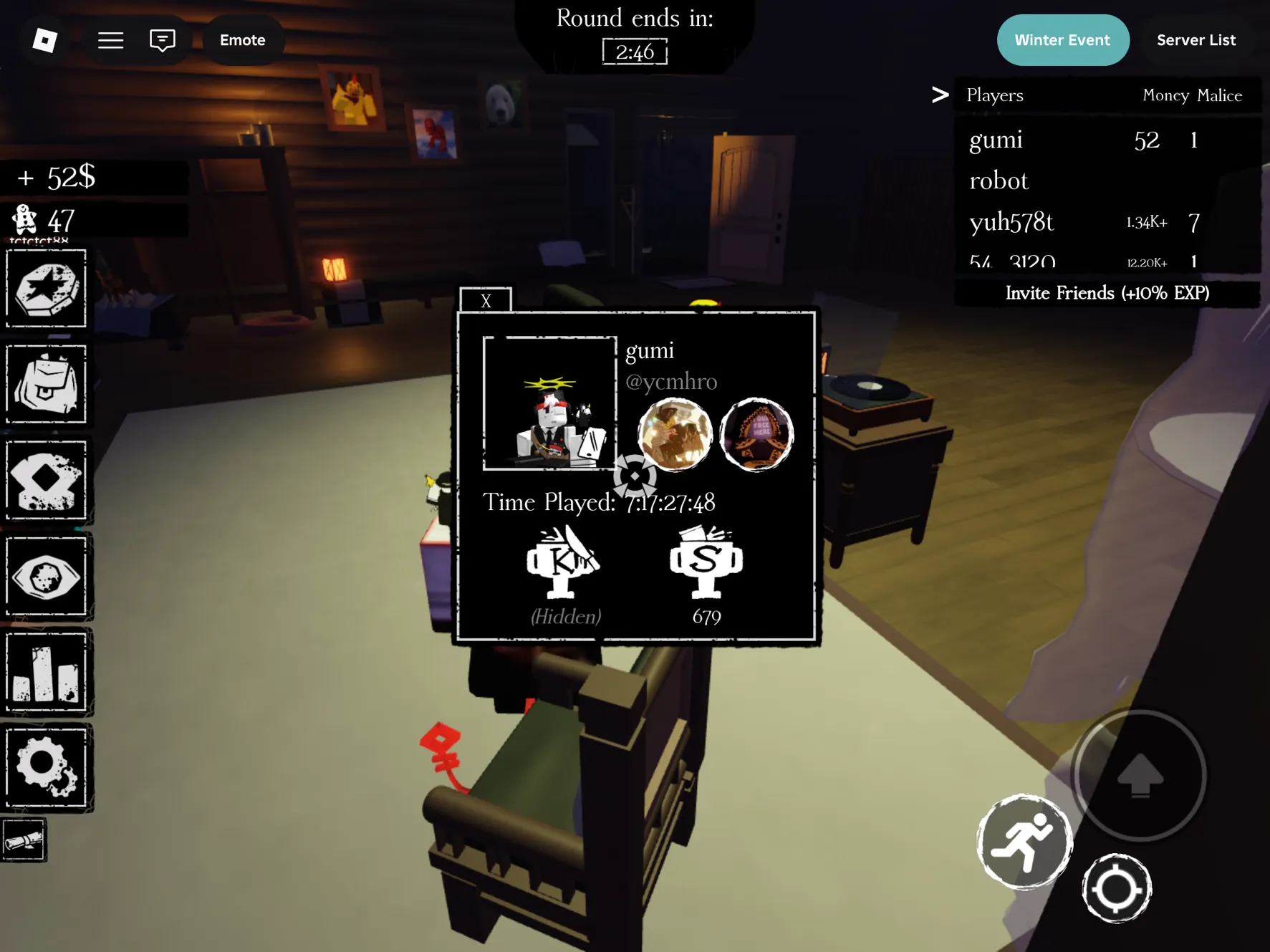The image size is (1270, 952).
Task: Select robot in the player list
Action: point(999,181)
